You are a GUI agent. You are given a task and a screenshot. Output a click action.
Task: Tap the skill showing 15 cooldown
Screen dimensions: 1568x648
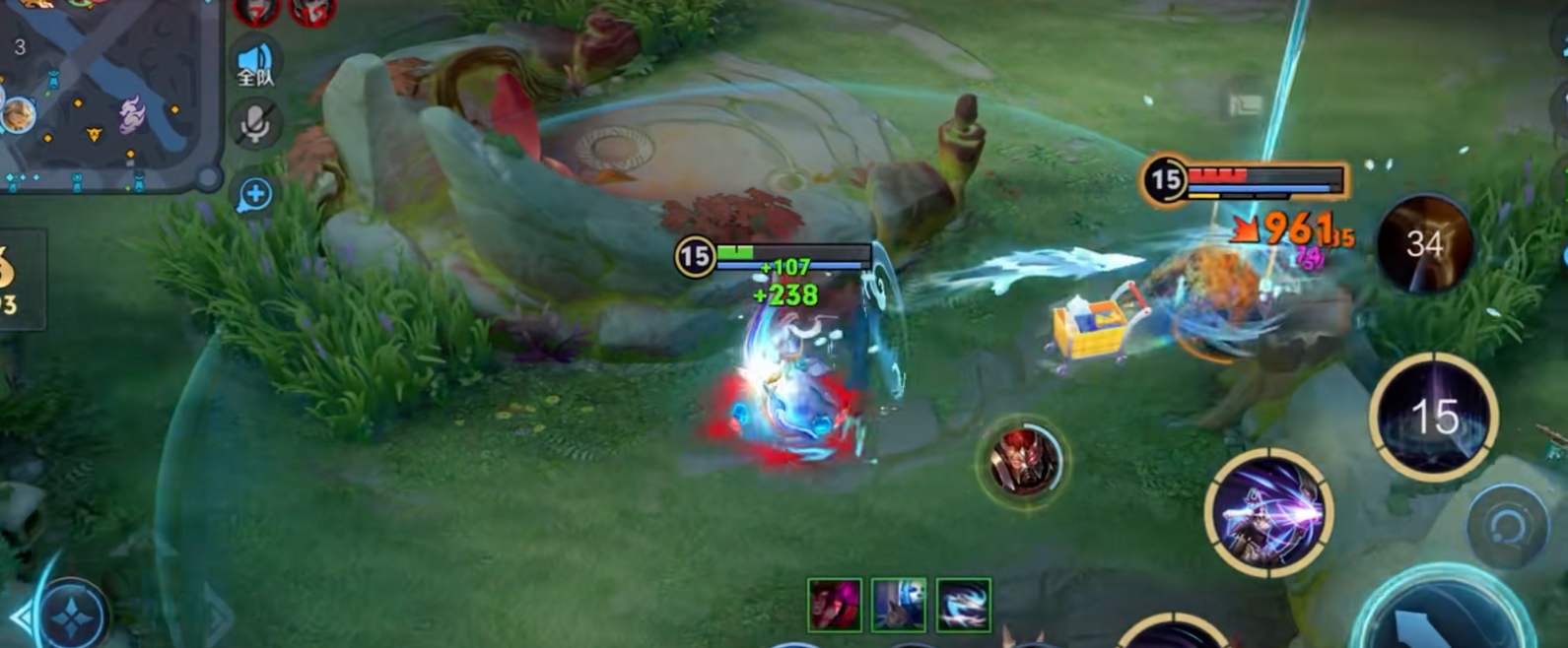pyautogui.click(x=1433, y=416)
